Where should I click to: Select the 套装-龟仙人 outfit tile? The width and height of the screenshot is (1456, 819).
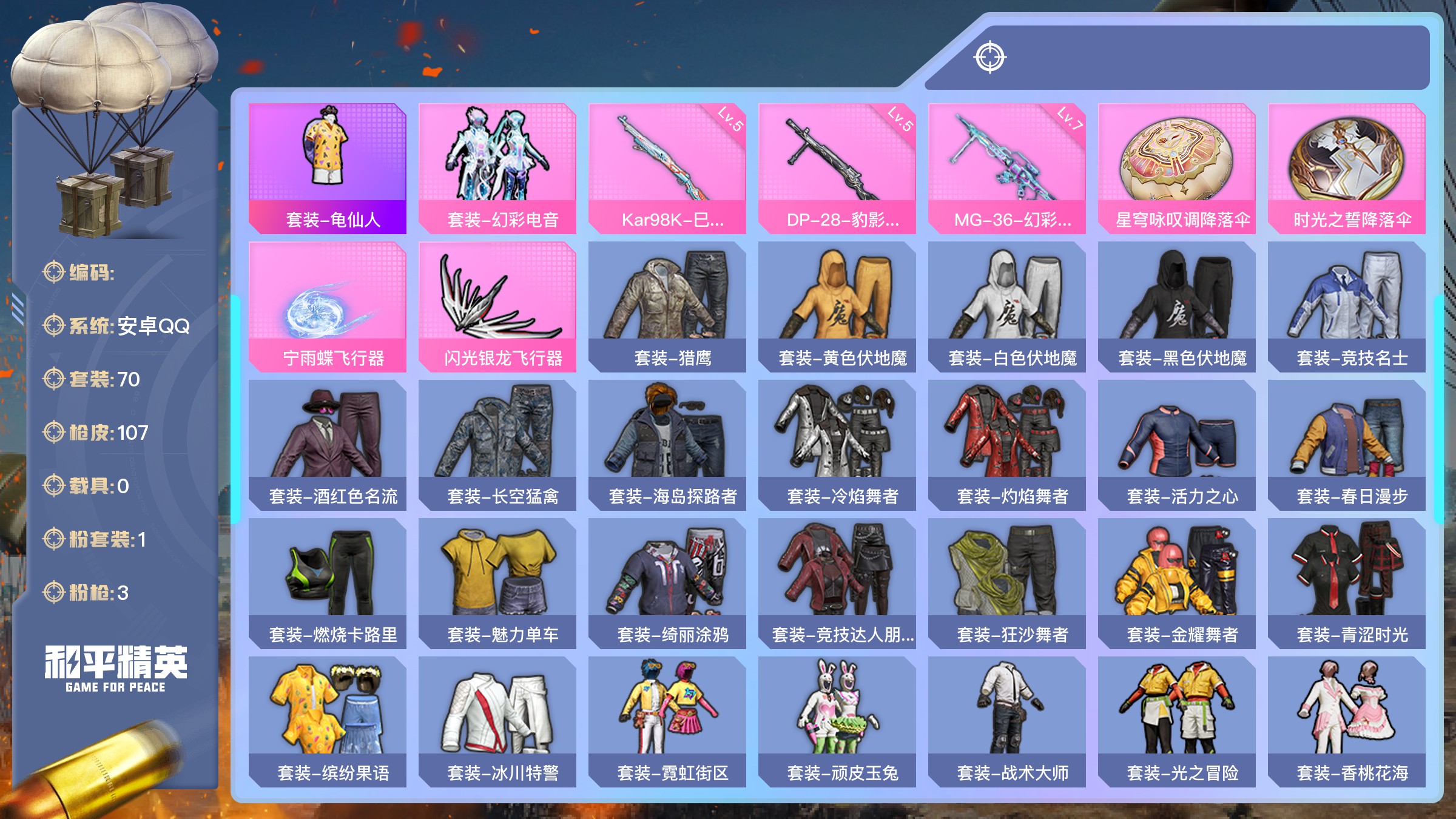(328, 168)
